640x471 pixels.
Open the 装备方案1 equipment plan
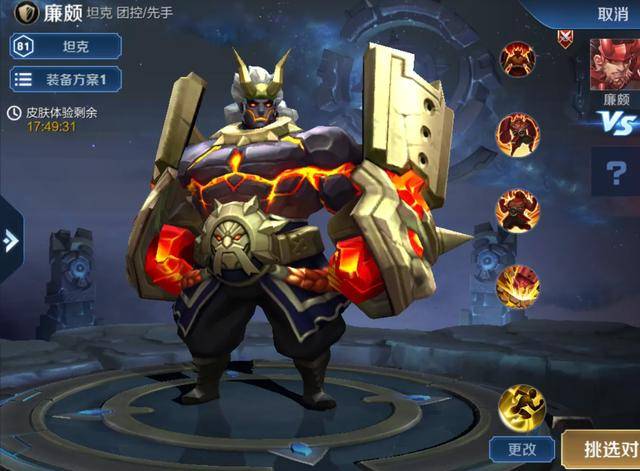point(66,79)
